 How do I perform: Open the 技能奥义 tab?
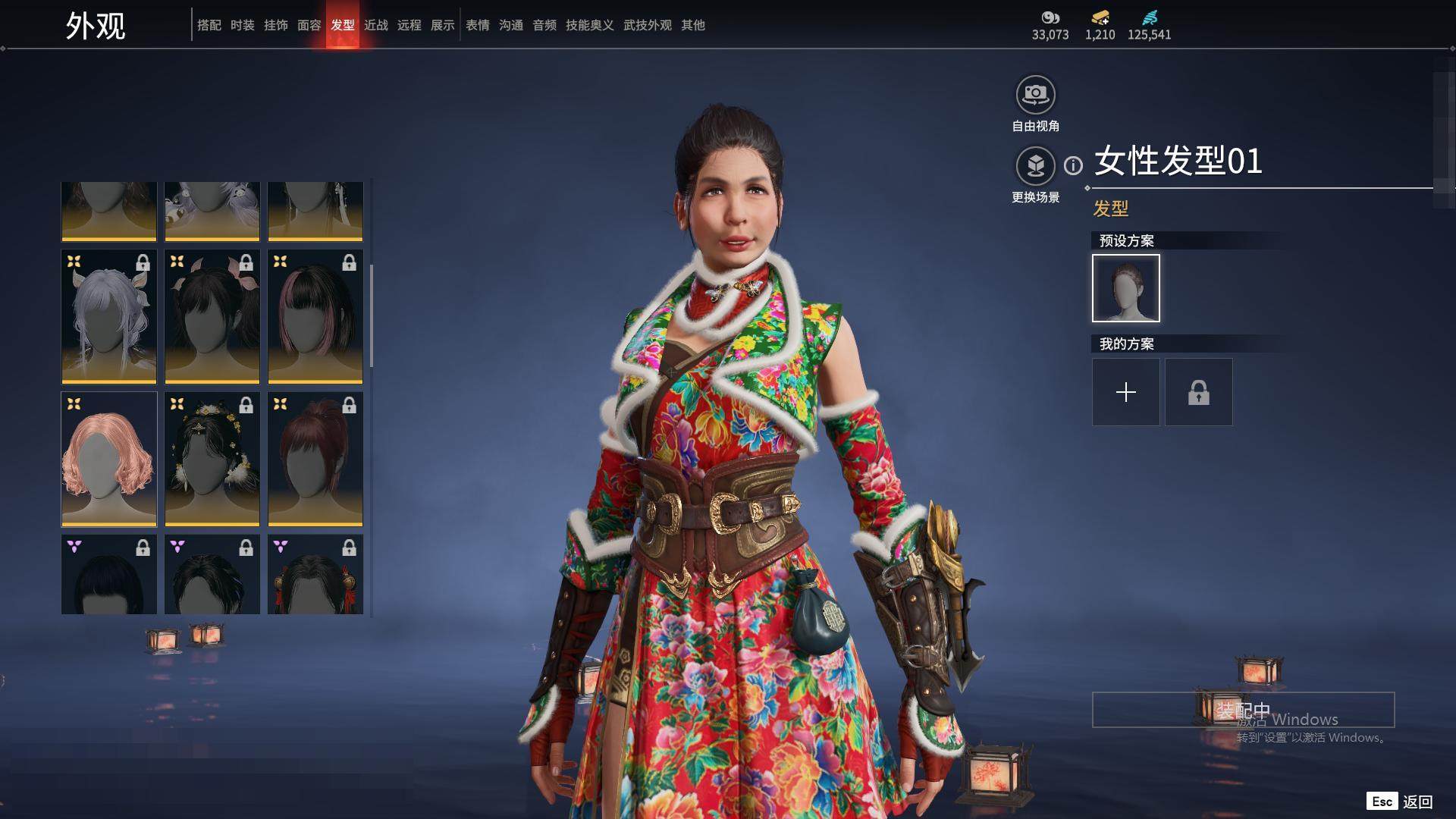point(590,25)
